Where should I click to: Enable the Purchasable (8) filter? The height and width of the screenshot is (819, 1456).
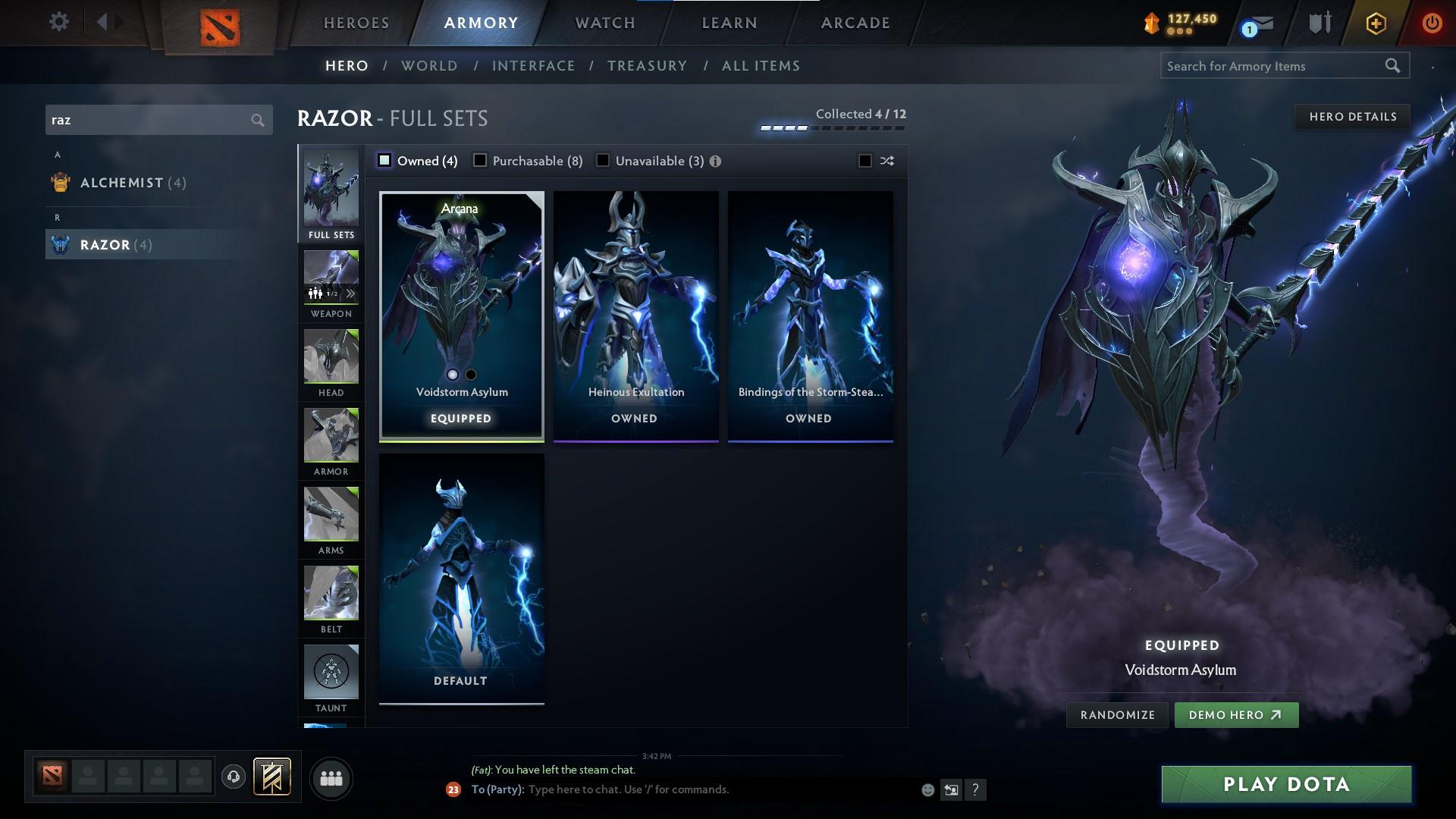(x=481, y=161)
